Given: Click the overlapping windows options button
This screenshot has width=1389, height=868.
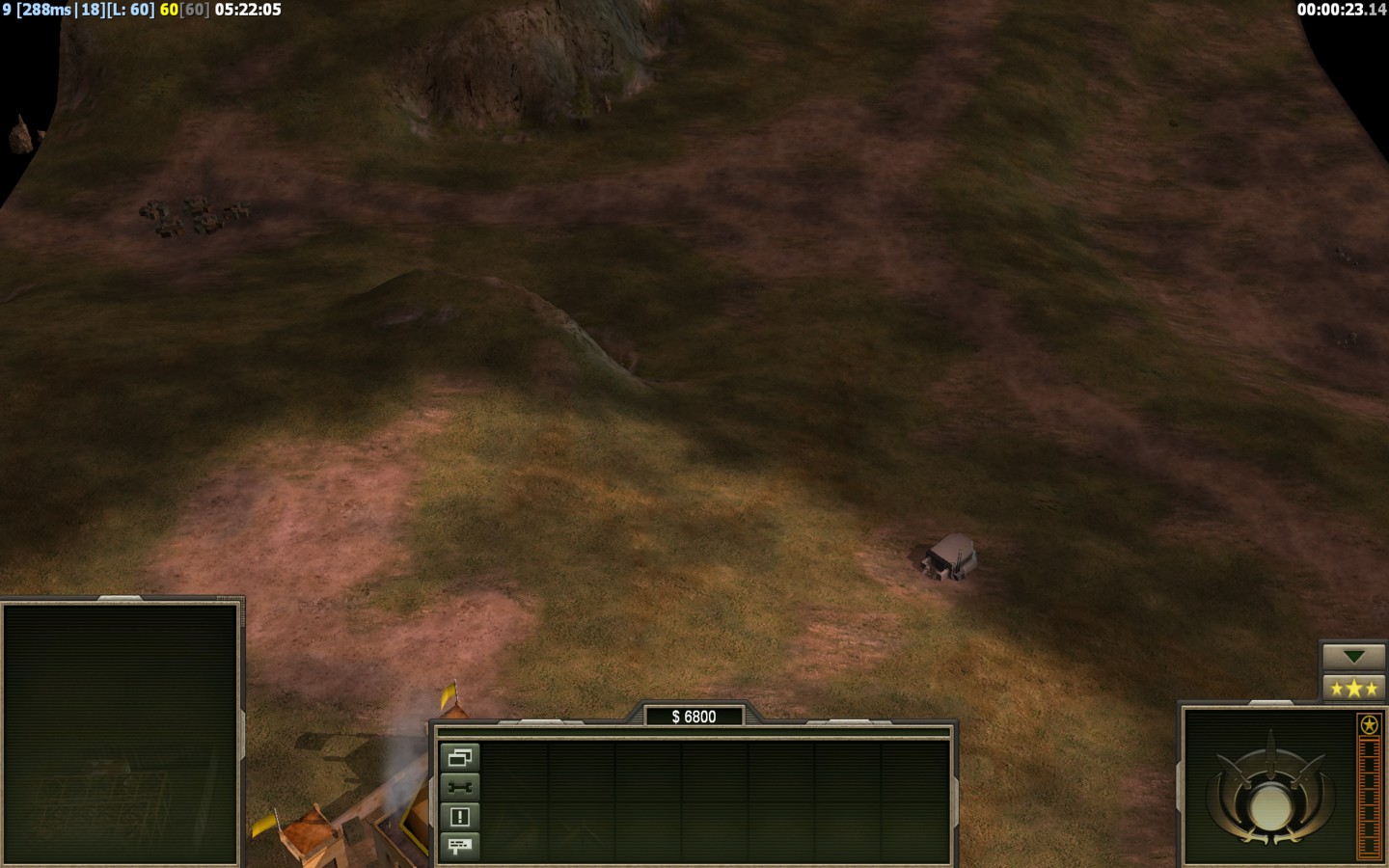Looking at the screenshot, I should [x=459, y=758].
